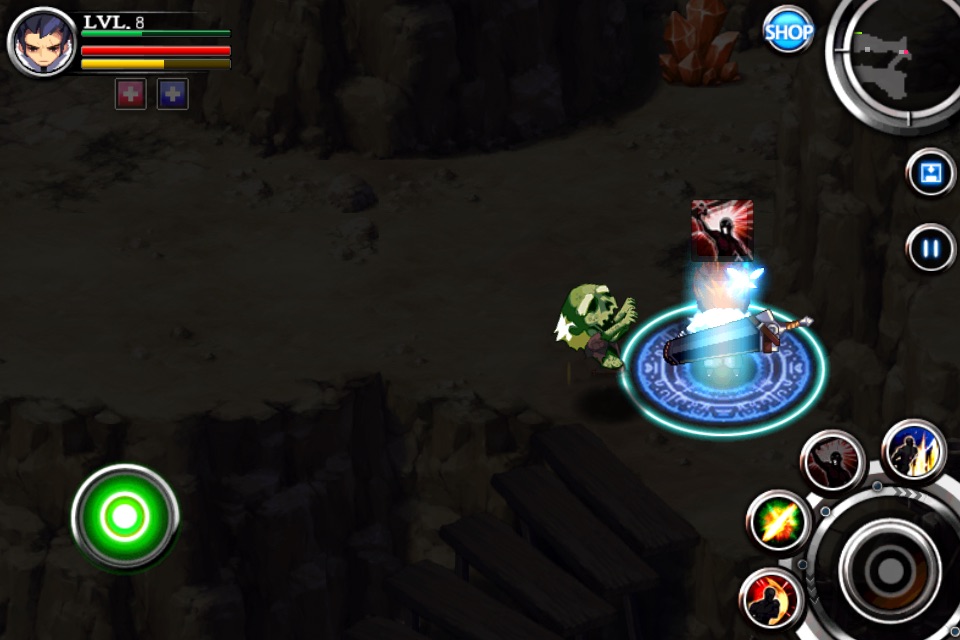The height and width of the screenshot is (640, 960).
Task: Select the hero portrait
Action: pos(42,42)
